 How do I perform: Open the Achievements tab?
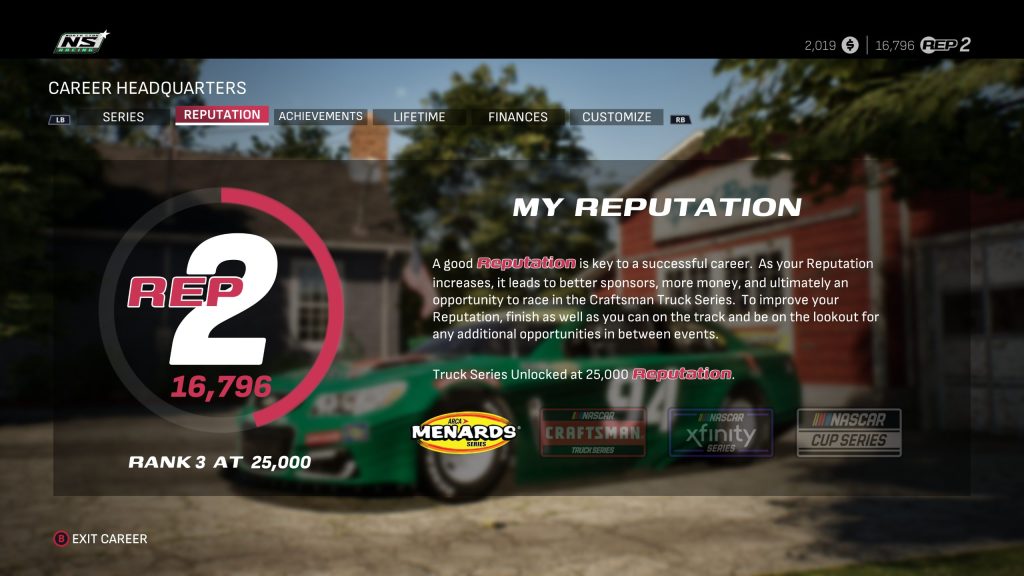320,116
